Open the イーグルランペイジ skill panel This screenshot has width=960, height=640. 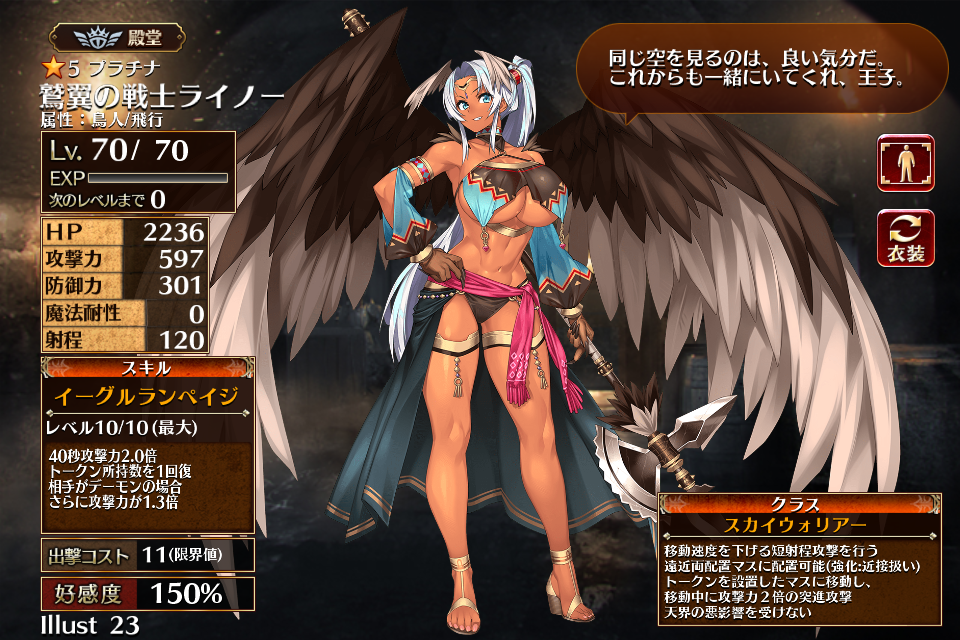tap(148, 398)
